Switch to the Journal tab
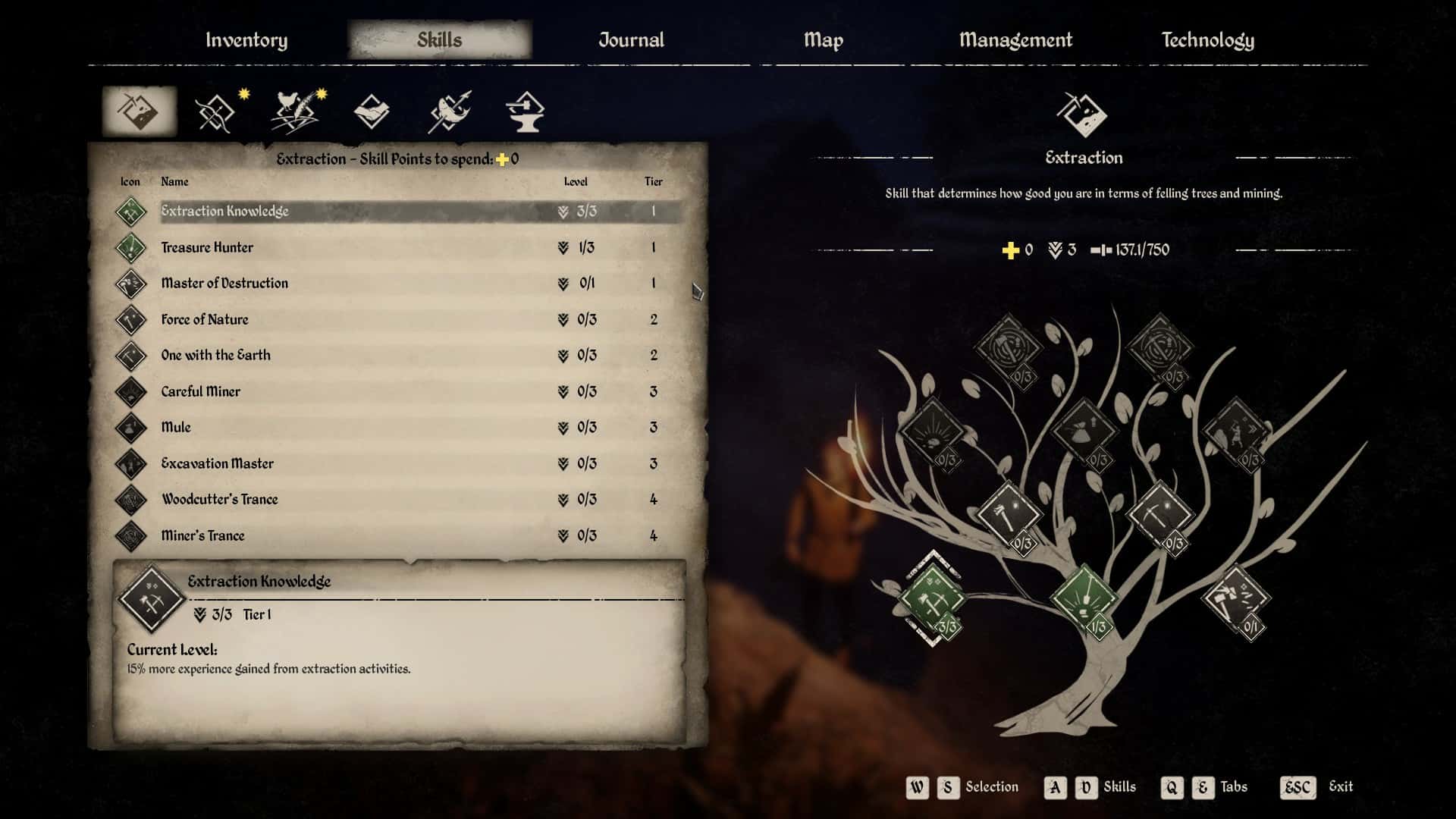Screen dimensions: 1456x819 pyautogui.click(x=631, y=40)
